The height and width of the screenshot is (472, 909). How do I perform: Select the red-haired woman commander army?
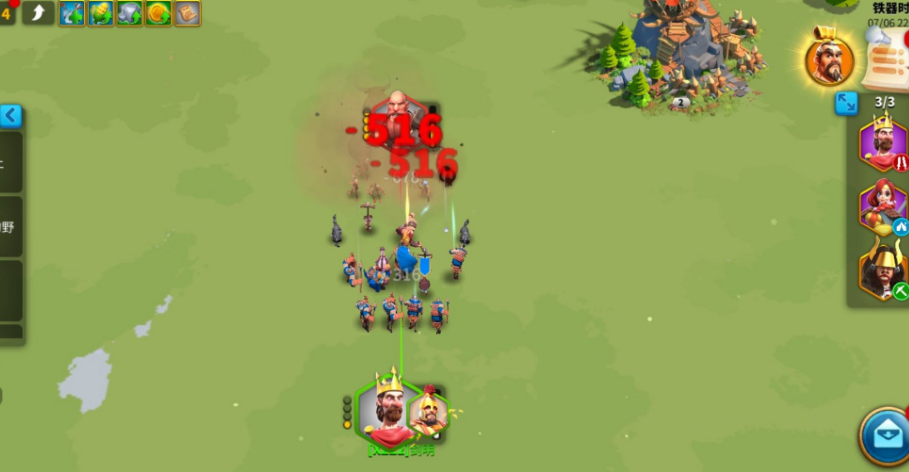click(x=883, y=206)
